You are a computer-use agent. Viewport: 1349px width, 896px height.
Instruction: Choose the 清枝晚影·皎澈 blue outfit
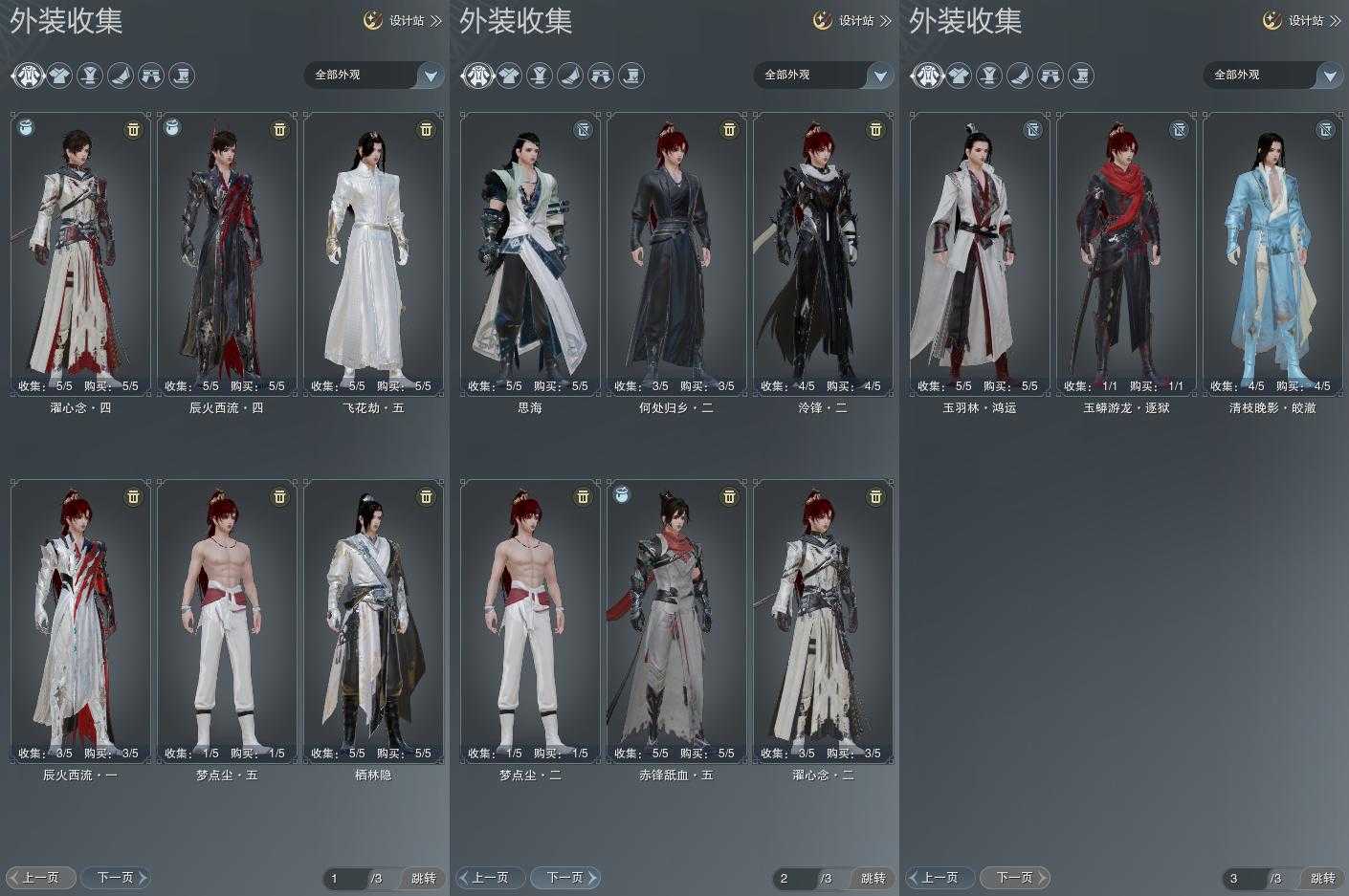pos(1272,253)
